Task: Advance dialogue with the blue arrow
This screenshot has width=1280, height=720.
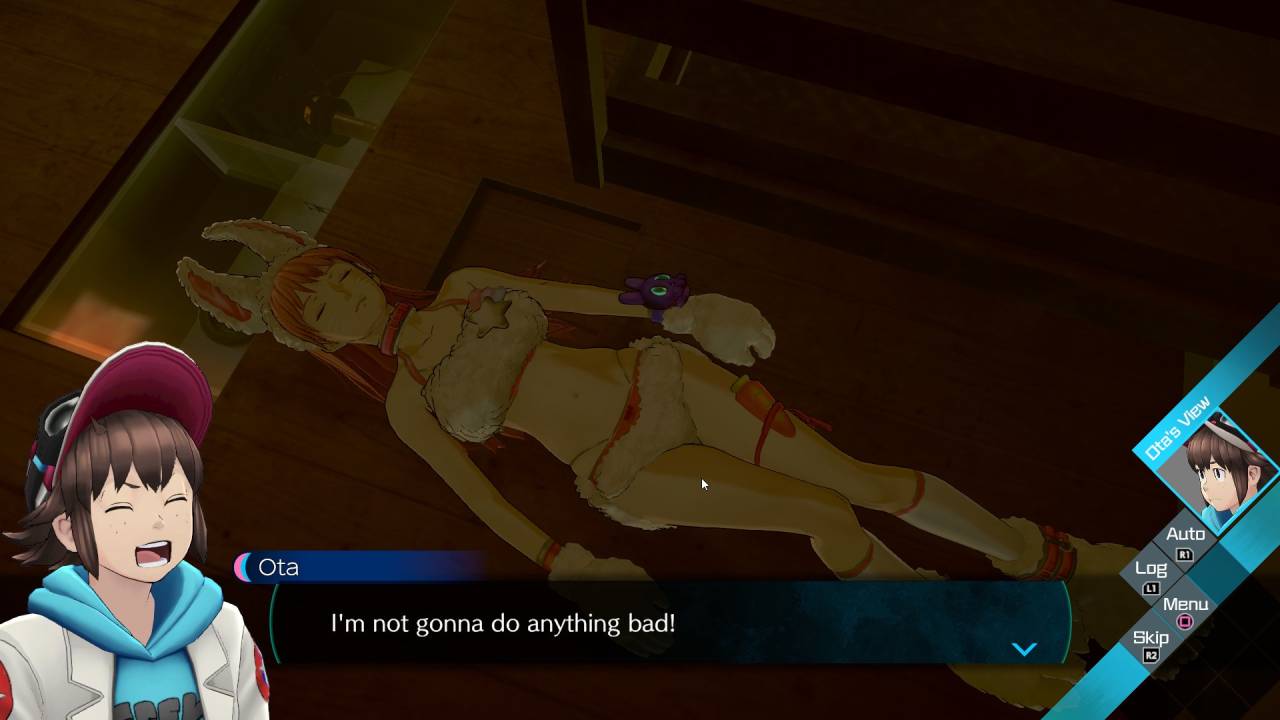Action: click(x=1024, y=649)
